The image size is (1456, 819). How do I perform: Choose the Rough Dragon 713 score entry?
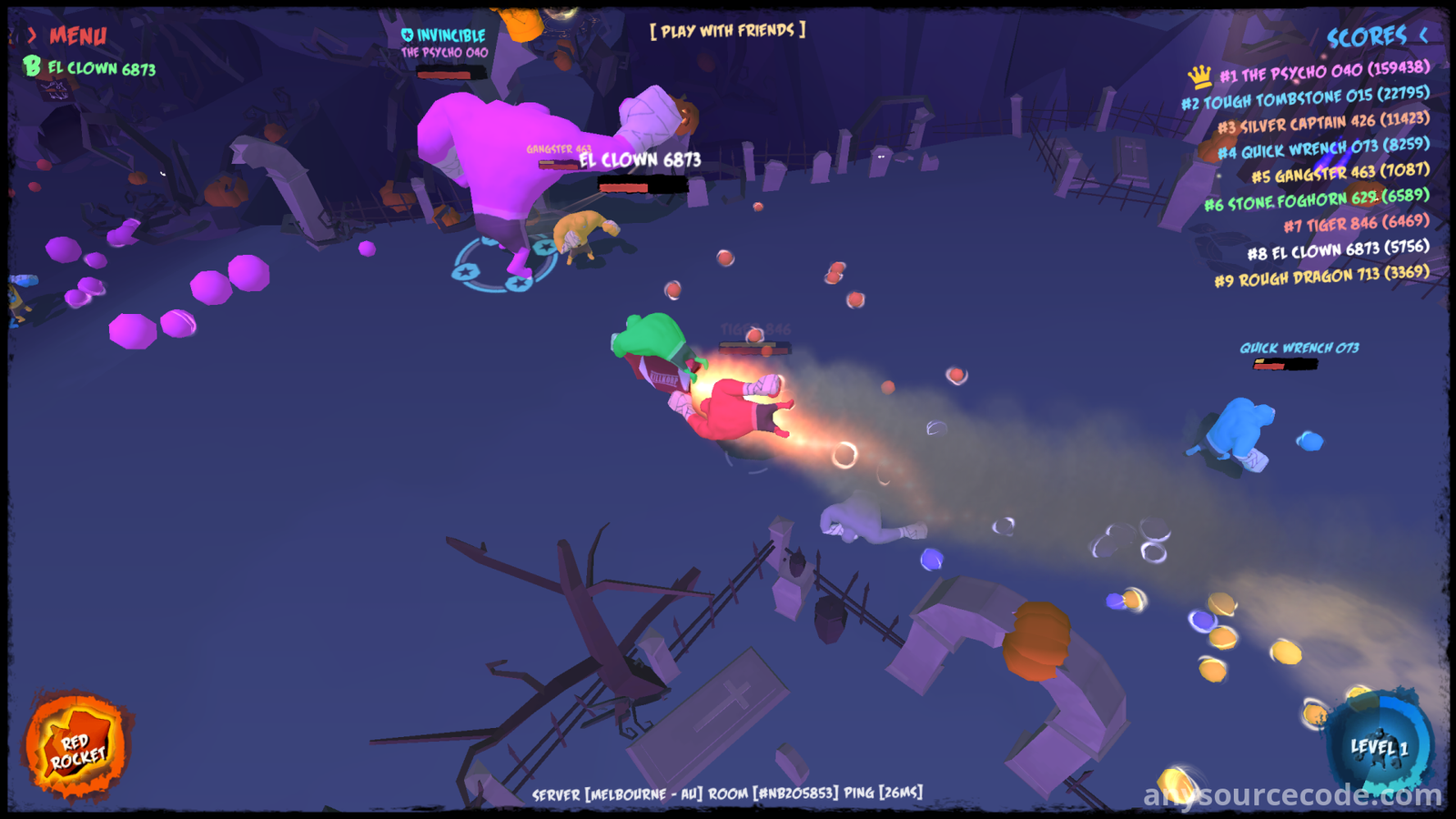pyautogui.click(x=1321, y=276)
